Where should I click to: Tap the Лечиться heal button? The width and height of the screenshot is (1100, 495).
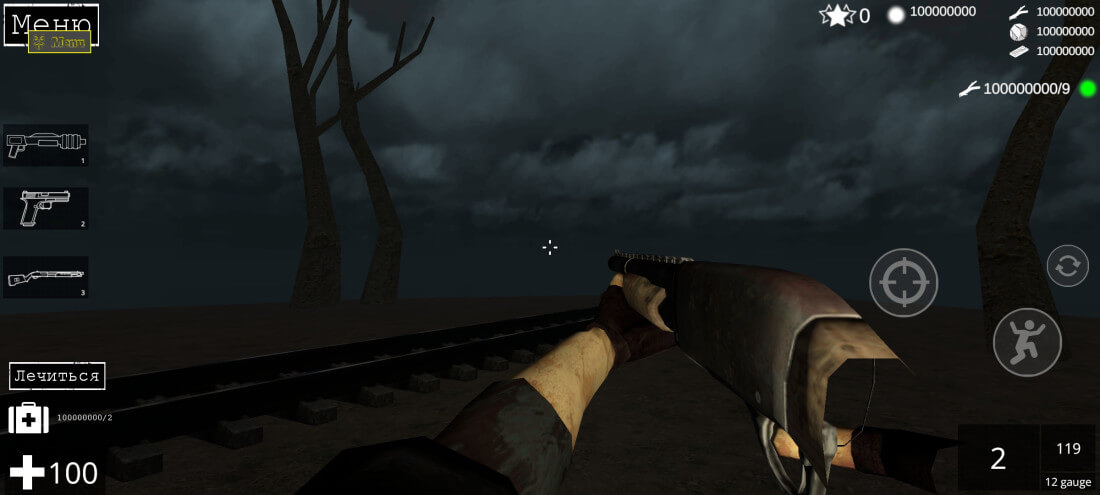[x=57, y=376]
